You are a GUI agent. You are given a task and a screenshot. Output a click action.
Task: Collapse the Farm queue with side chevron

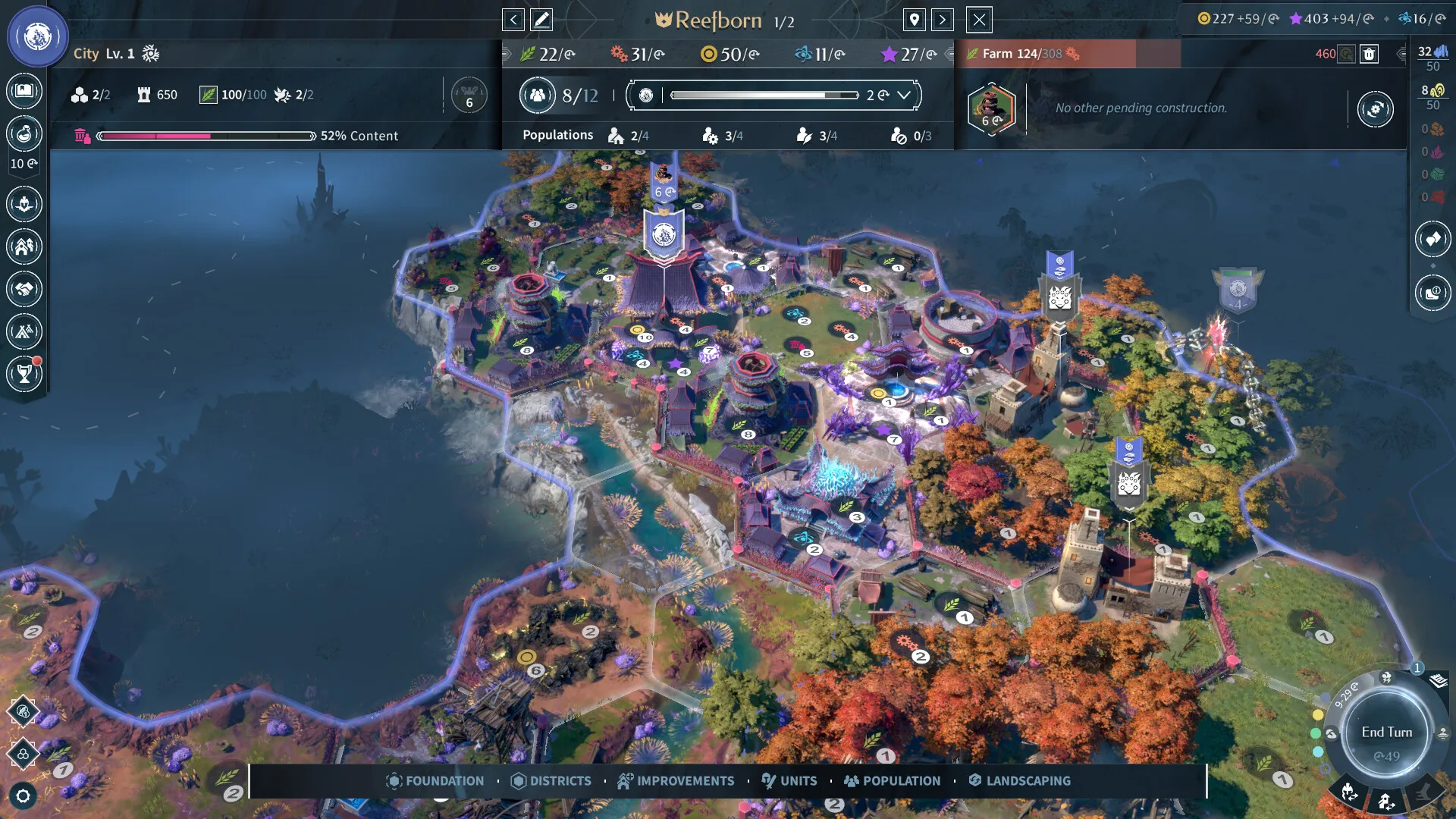(x=1402, y=55)
